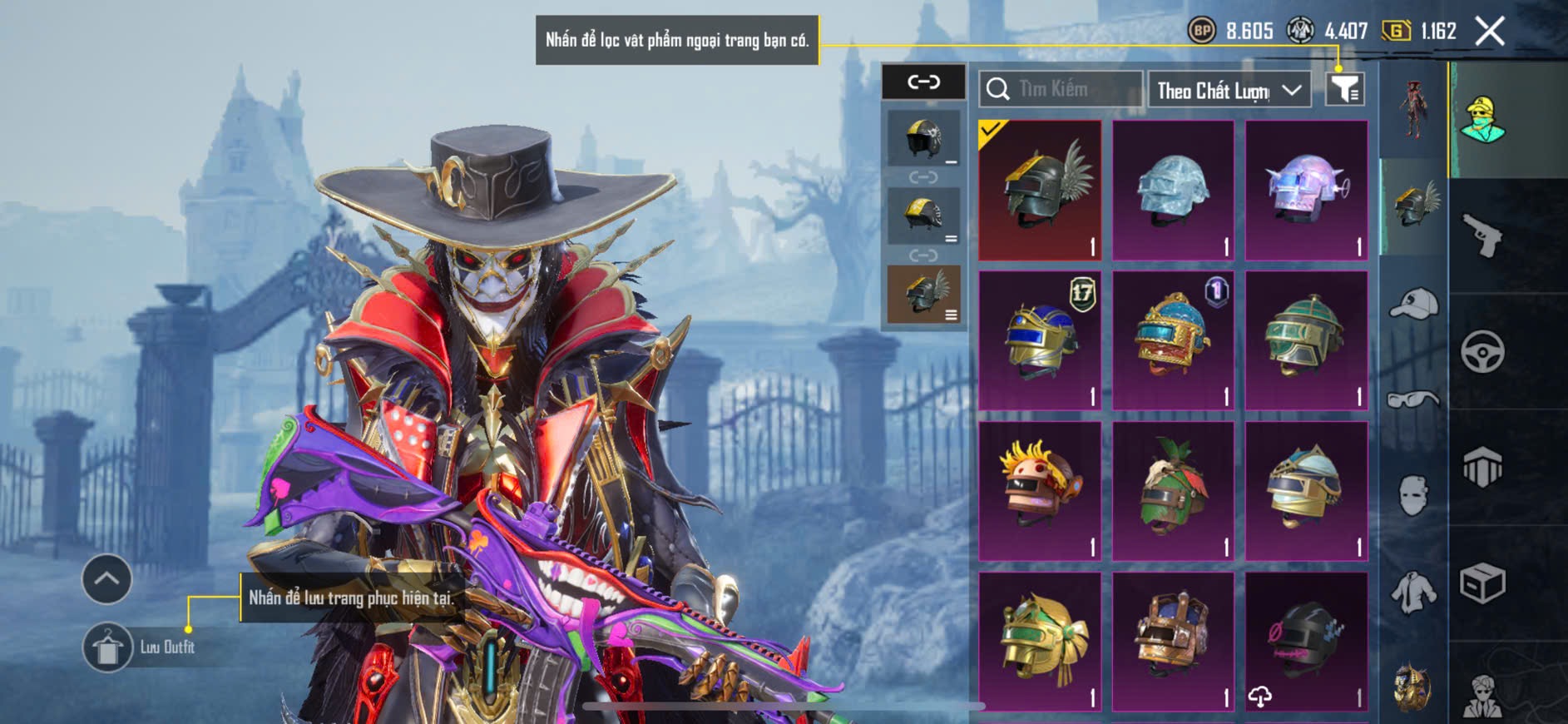Select the equipped winged black helmet skin
Screen dimensions: 1568x724
1040,190
